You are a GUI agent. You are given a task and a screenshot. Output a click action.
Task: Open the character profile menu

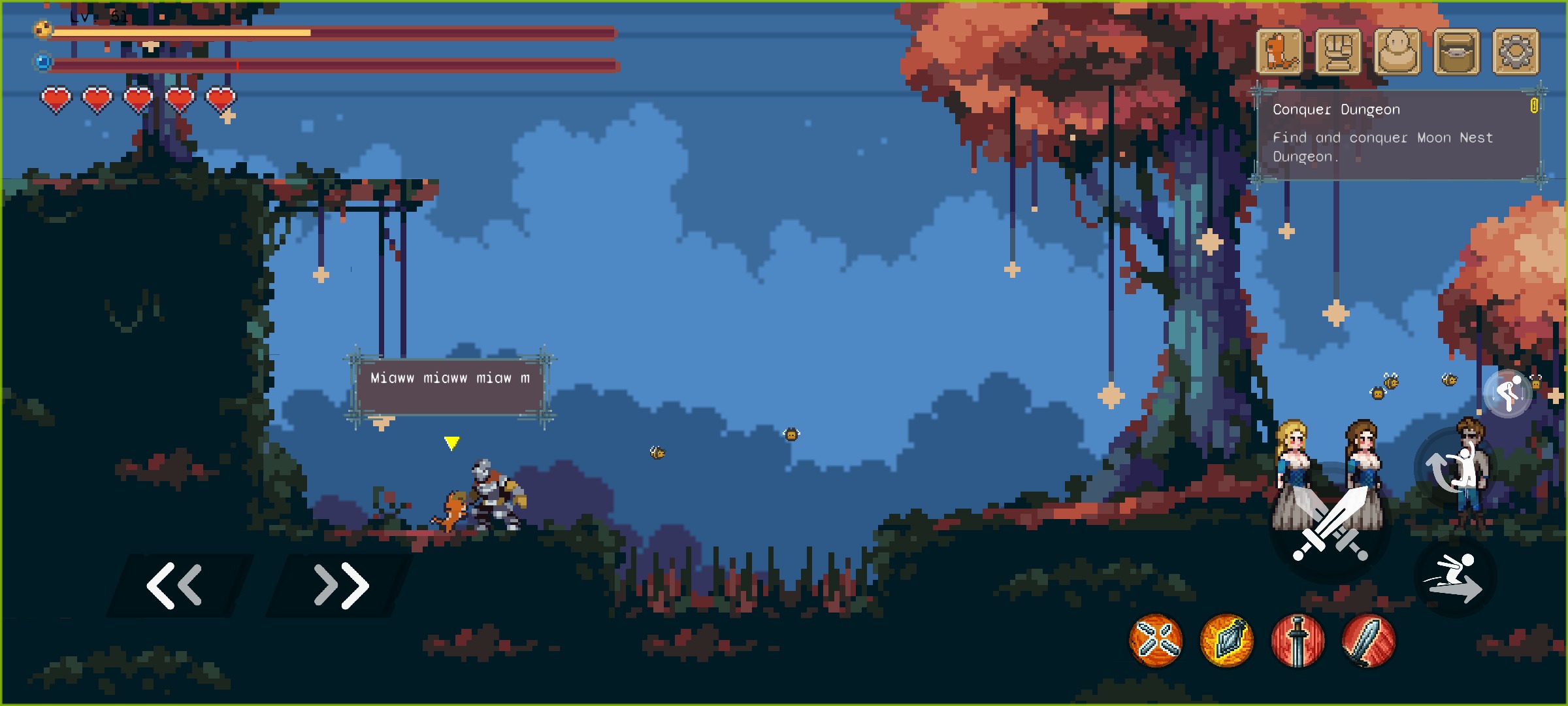[x=1397, y=52]
